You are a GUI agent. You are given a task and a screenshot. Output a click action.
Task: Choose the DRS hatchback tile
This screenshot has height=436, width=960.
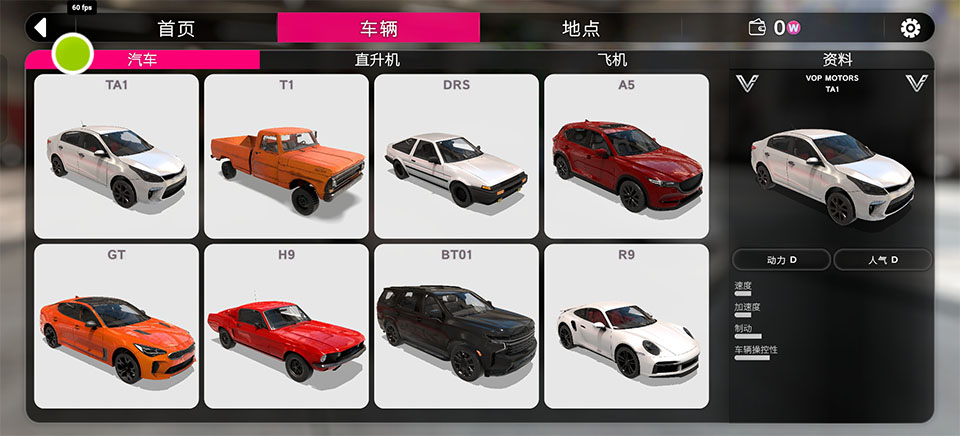click(x=456, y=156)
